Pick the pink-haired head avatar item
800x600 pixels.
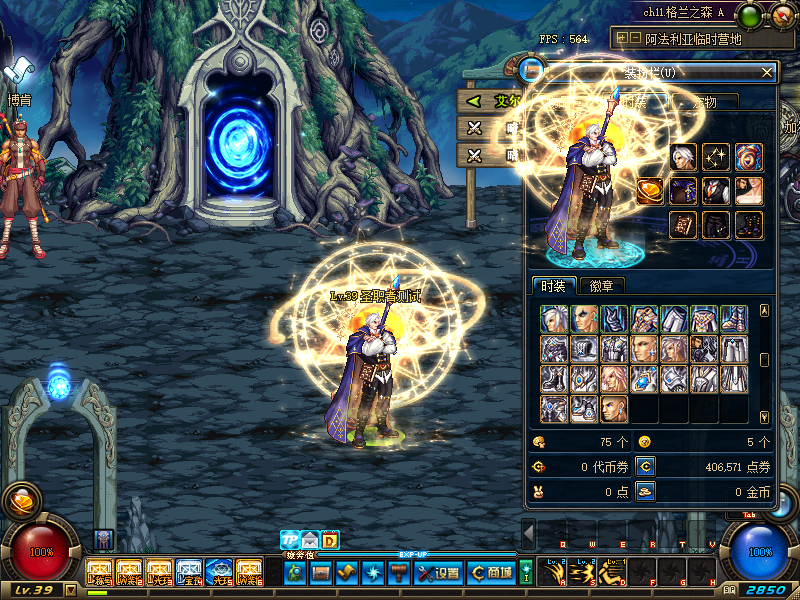click(614, 379)
